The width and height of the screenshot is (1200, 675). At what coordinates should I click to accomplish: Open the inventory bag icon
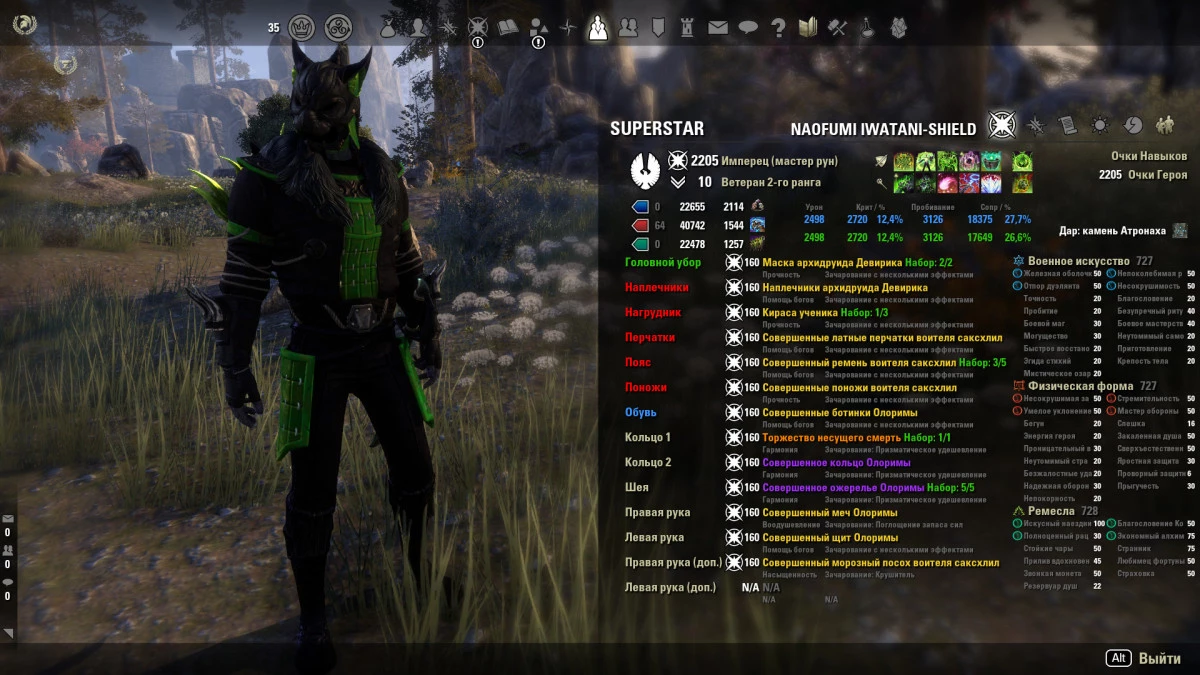[x=388, y=28]
